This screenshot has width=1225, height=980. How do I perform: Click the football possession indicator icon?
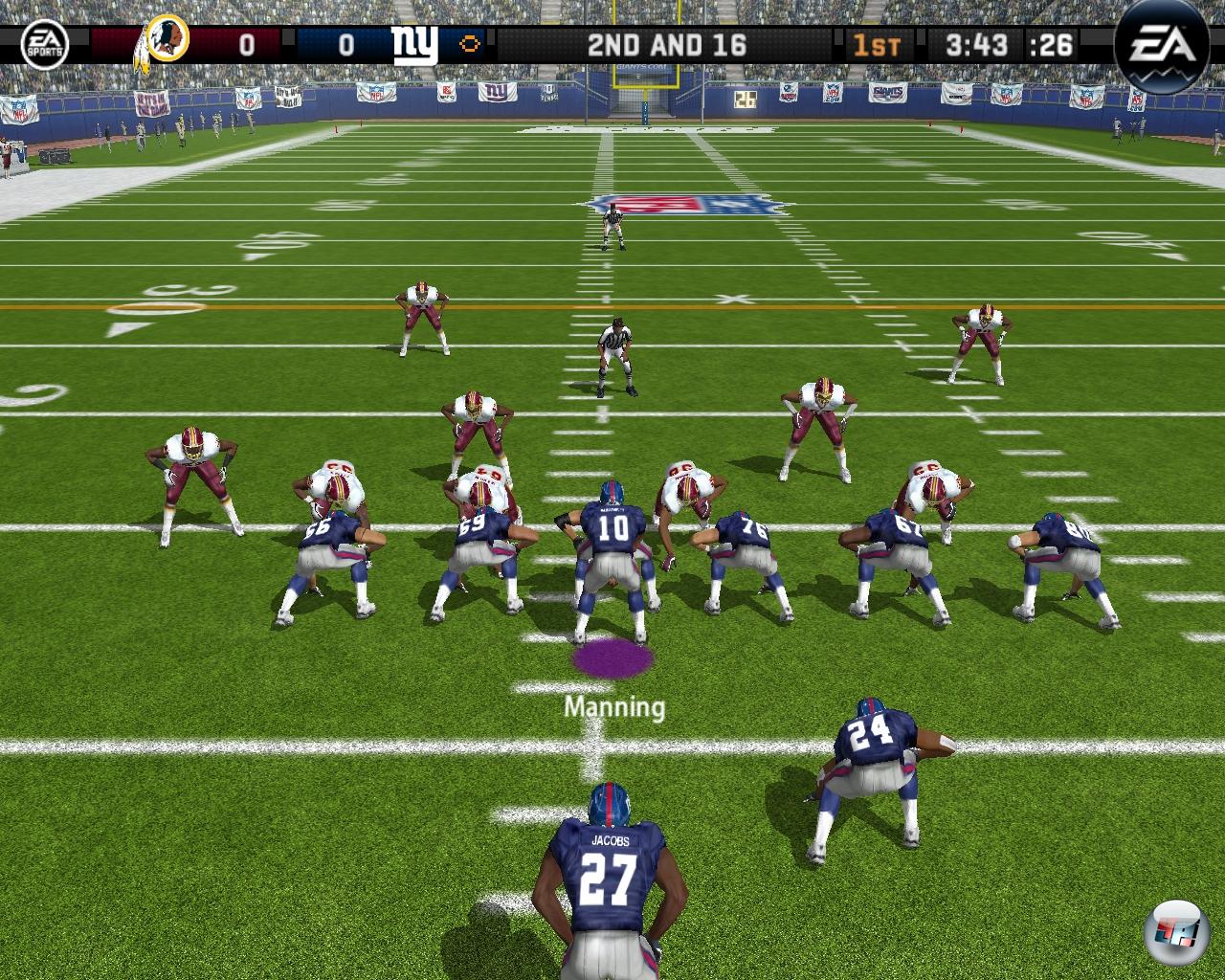469,45
